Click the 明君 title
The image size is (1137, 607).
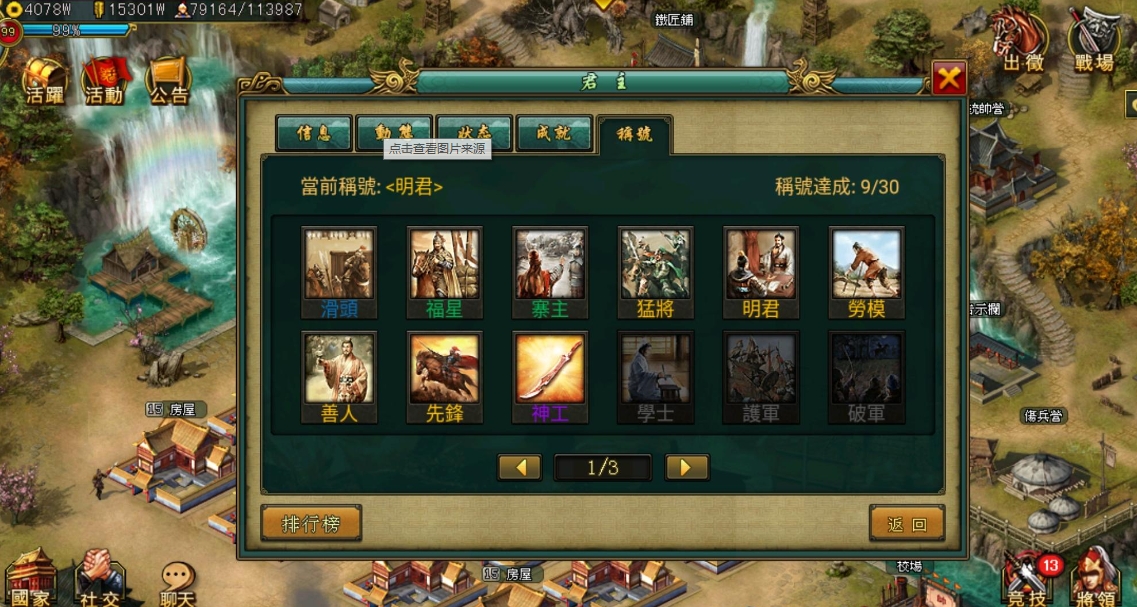click(761, 264)
